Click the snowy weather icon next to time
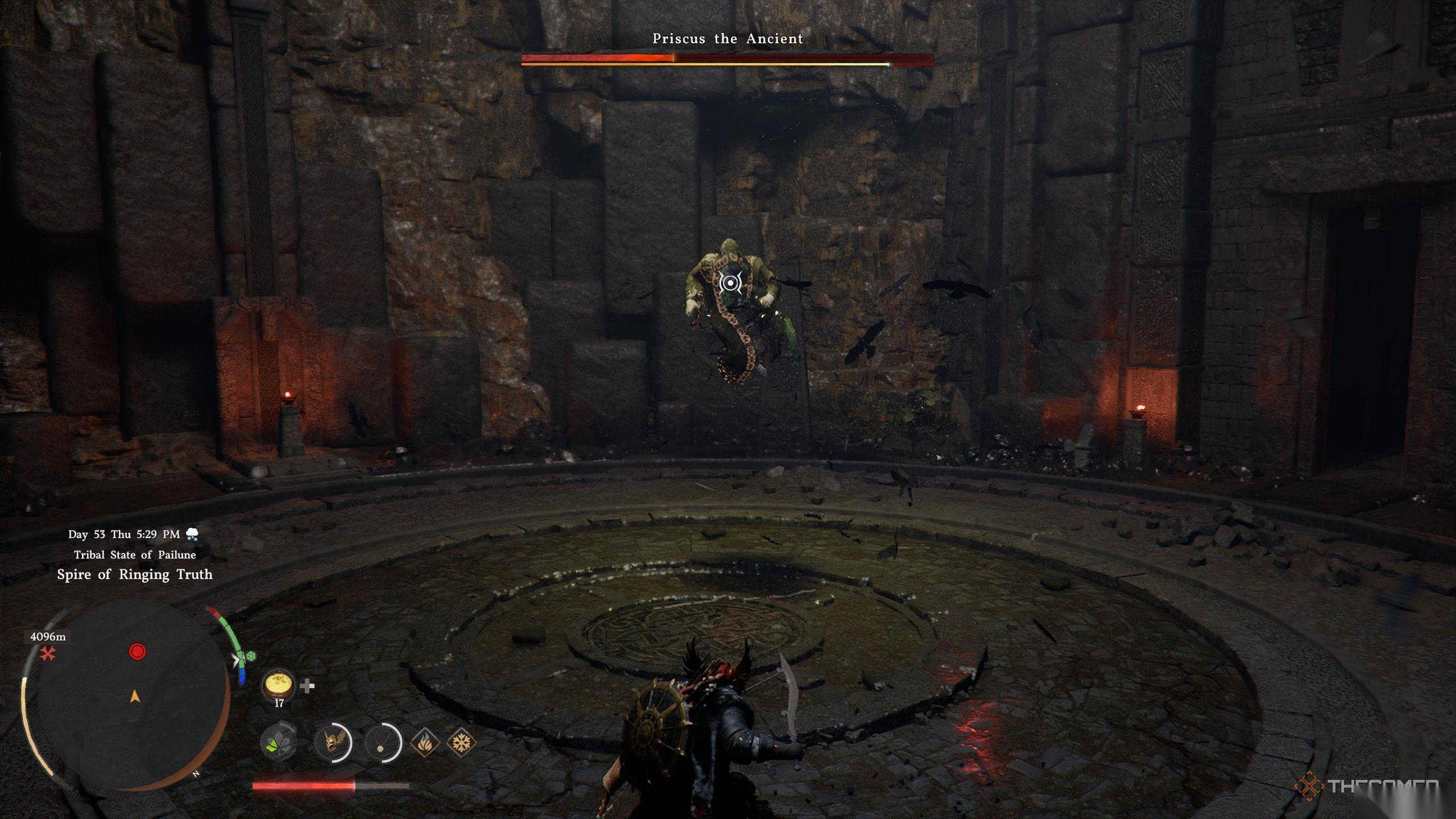The image size is (1456, 819). pos(192,534)
